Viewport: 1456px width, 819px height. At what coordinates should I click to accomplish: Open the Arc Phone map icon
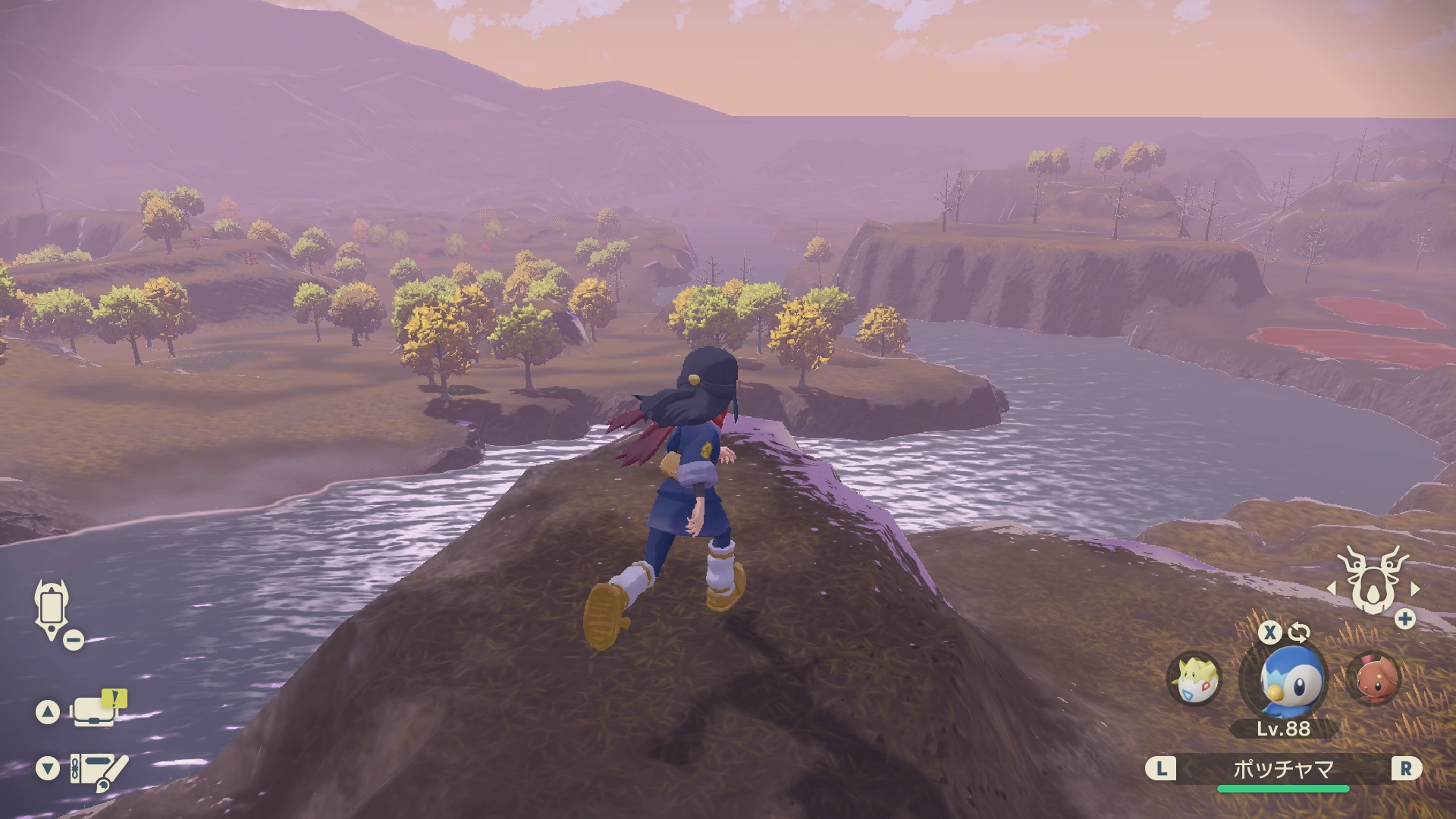(52, 609)
